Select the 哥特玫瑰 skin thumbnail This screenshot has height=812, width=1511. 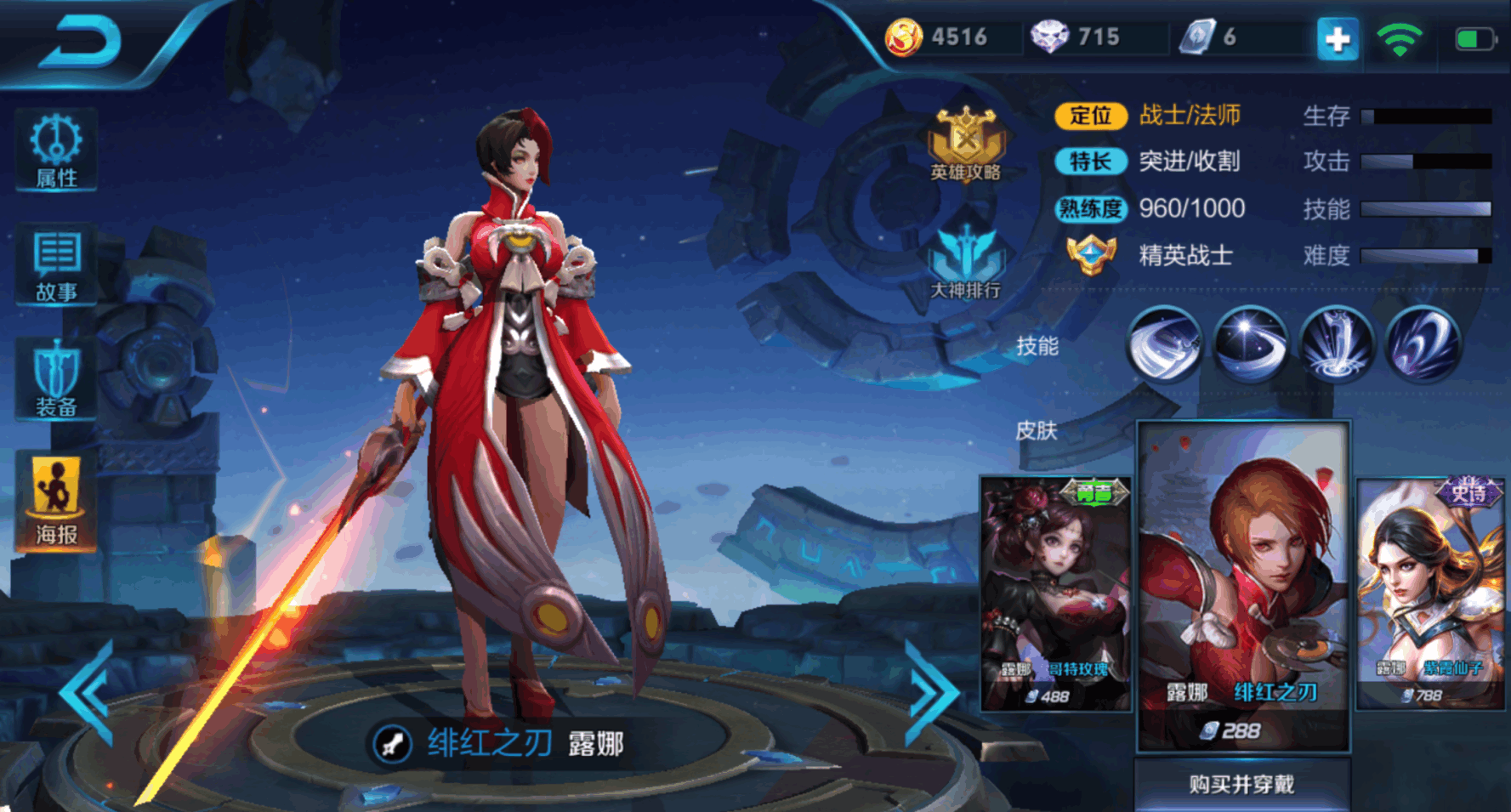click(x=1057, y=595)
